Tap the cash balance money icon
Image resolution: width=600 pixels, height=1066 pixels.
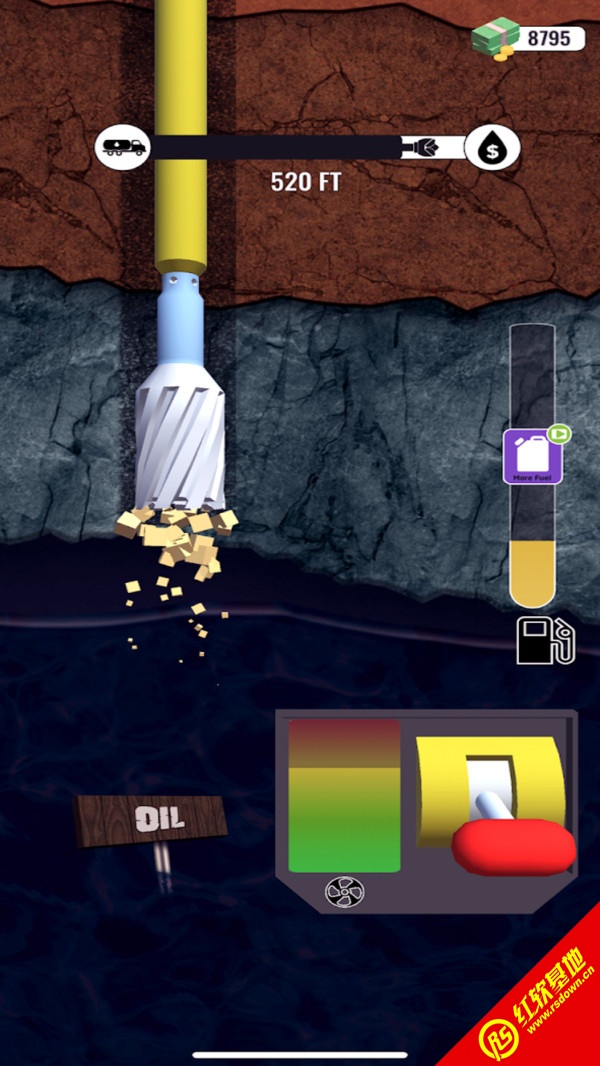click(x=495, y=38)
